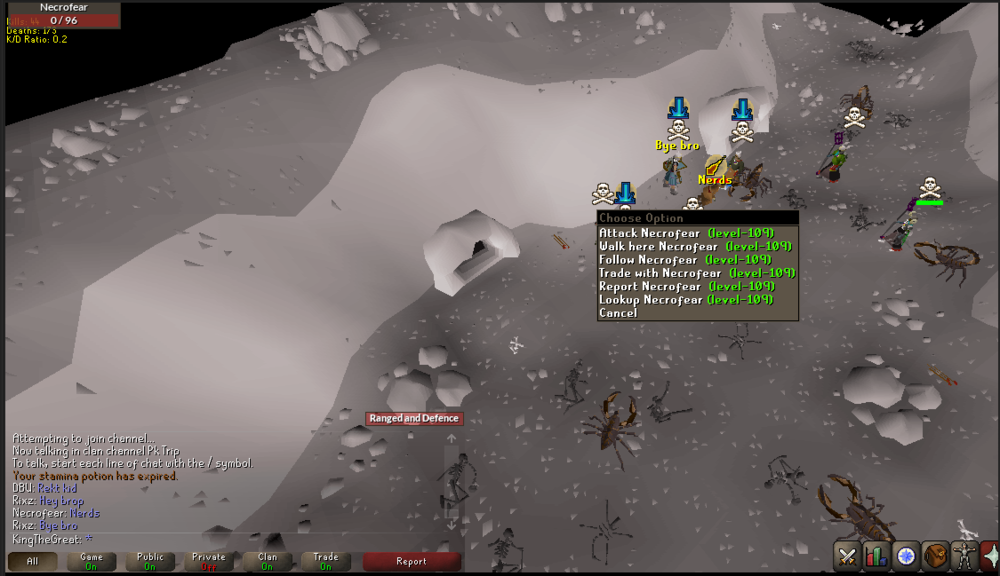Open the backpack inventory tab
Viewport: 1000px width, 576px height.
click(x=935, y=555)
